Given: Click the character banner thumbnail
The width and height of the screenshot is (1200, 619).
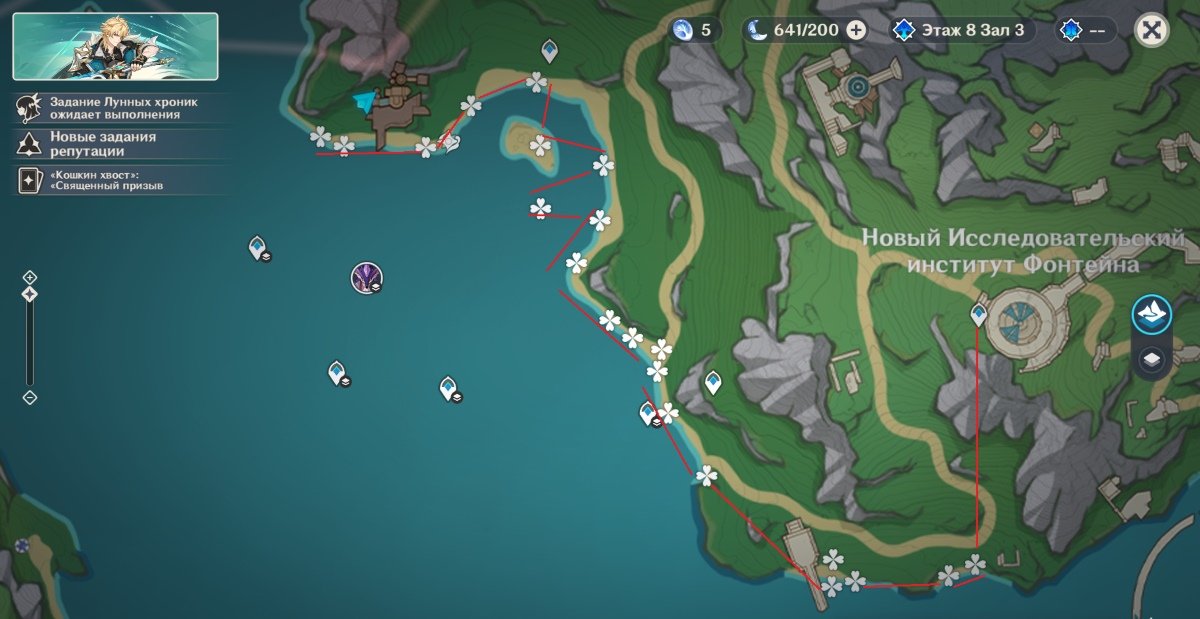Looking at the screenshot, I should pyautogui.click(x=115, y=46).
